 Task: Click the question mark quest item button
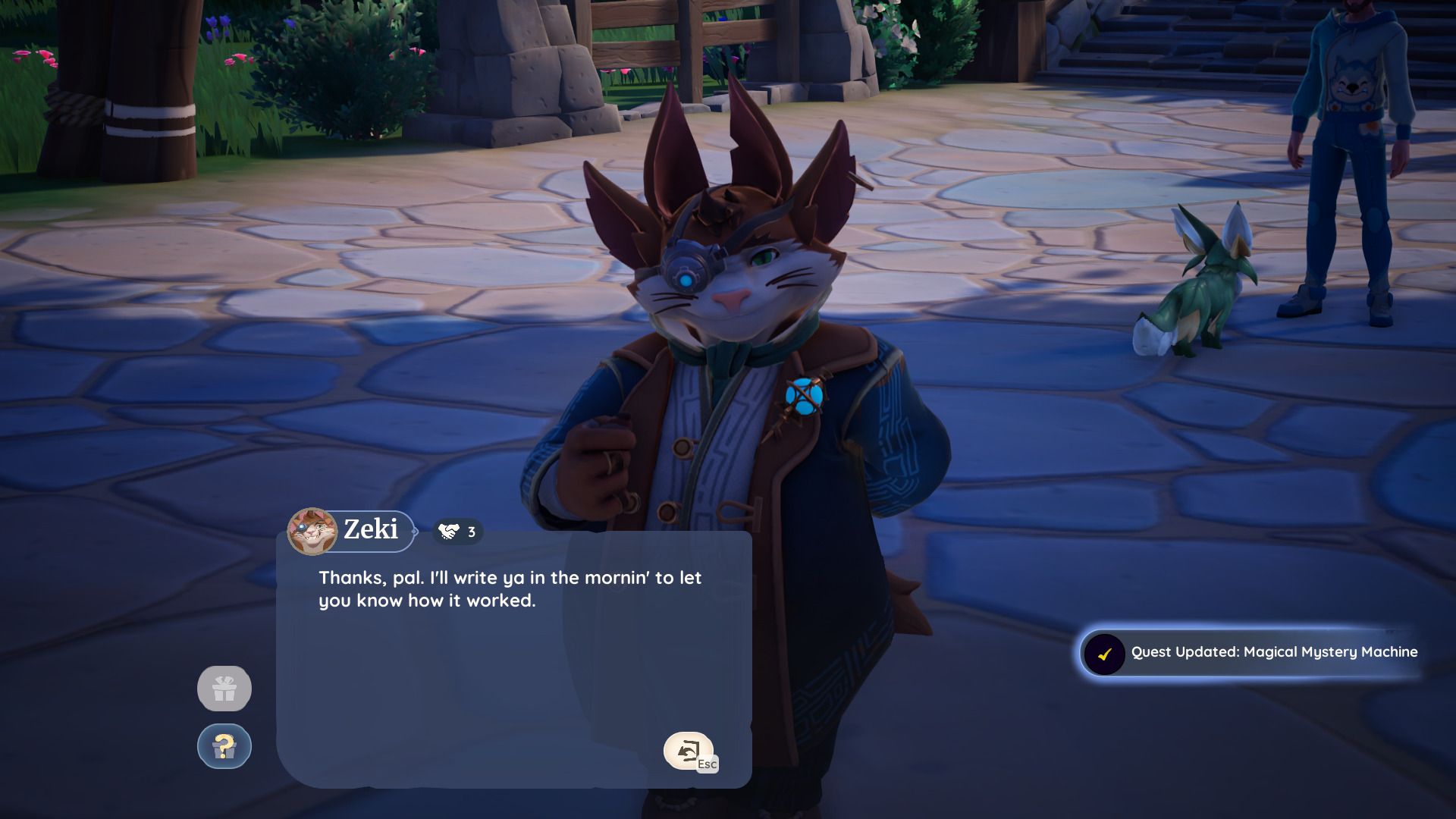click(x=224, y=746)
